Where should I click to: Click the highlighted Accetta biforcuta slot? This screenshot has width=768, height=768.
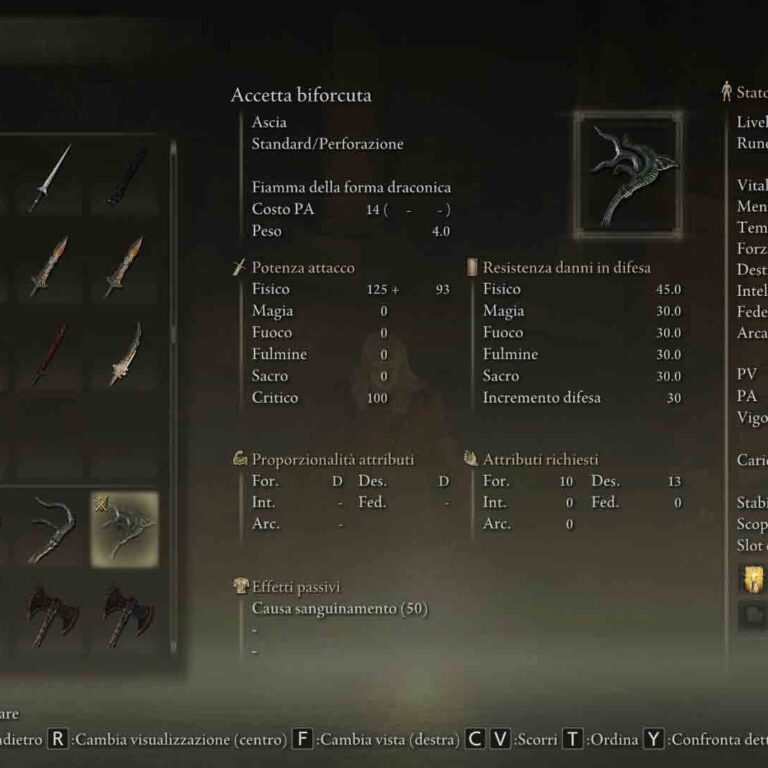tap(126, 529)
